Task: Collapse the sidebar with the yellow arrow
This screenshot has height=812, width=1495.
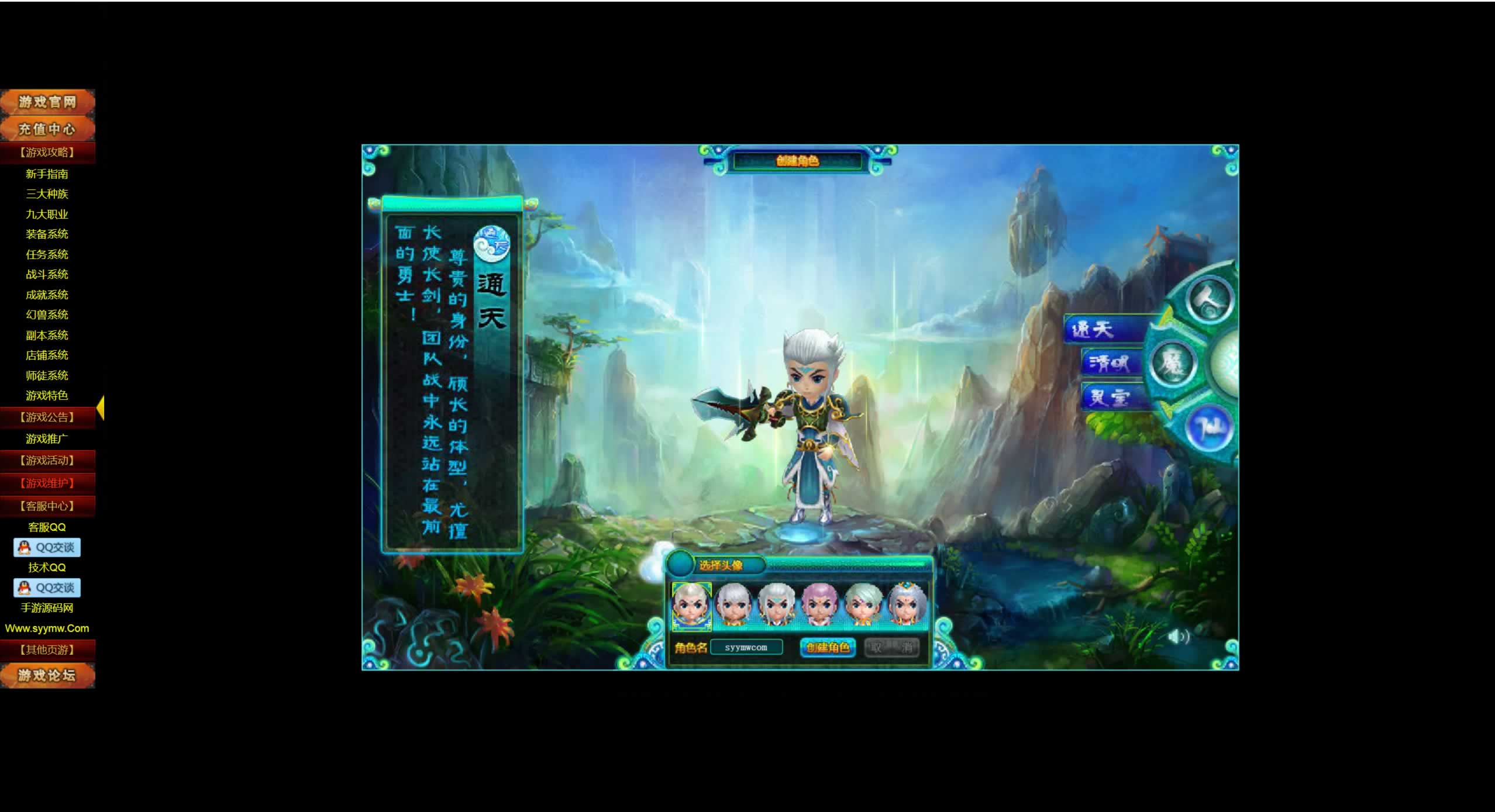Action: 101,408
